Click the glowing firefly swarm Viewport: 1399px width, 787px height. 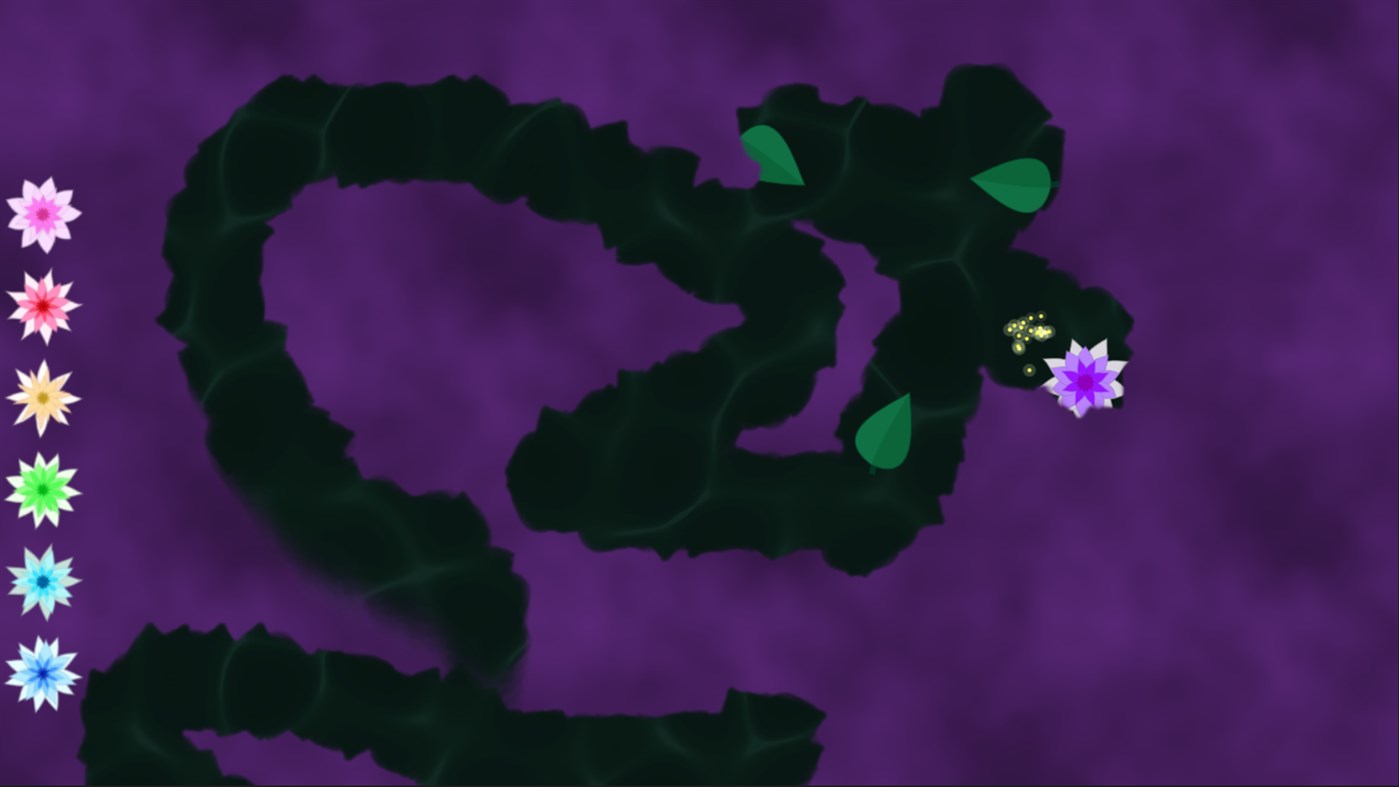tap(1026, 330)
